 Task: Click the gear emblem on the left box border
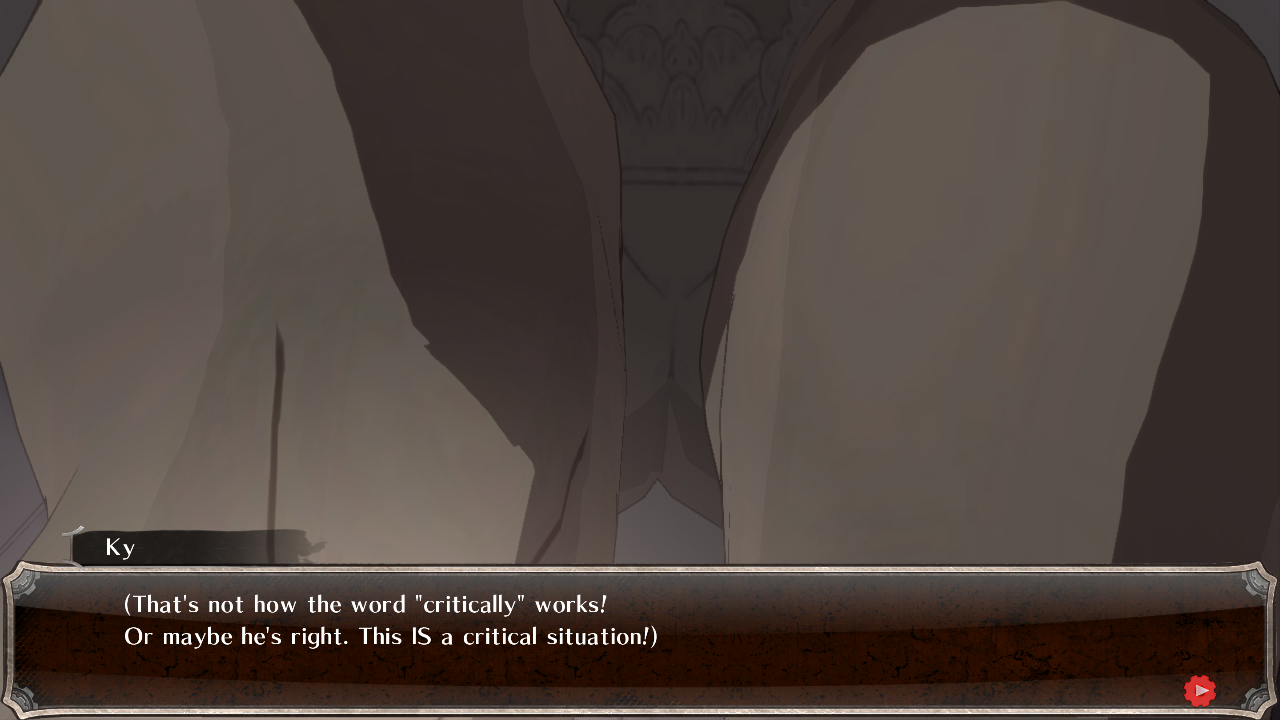tap(23, 585)
